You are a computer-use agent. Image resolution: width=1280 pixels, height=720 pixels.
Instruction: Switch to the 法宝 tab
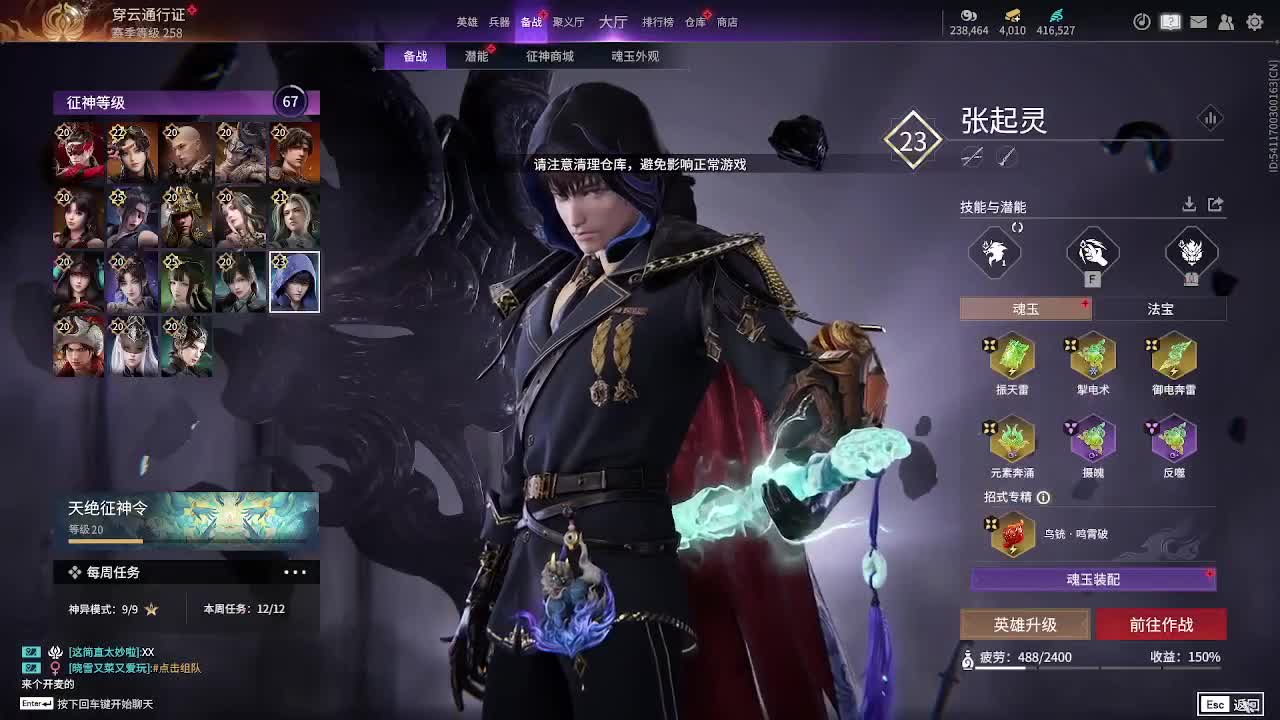click(1160, 309)
